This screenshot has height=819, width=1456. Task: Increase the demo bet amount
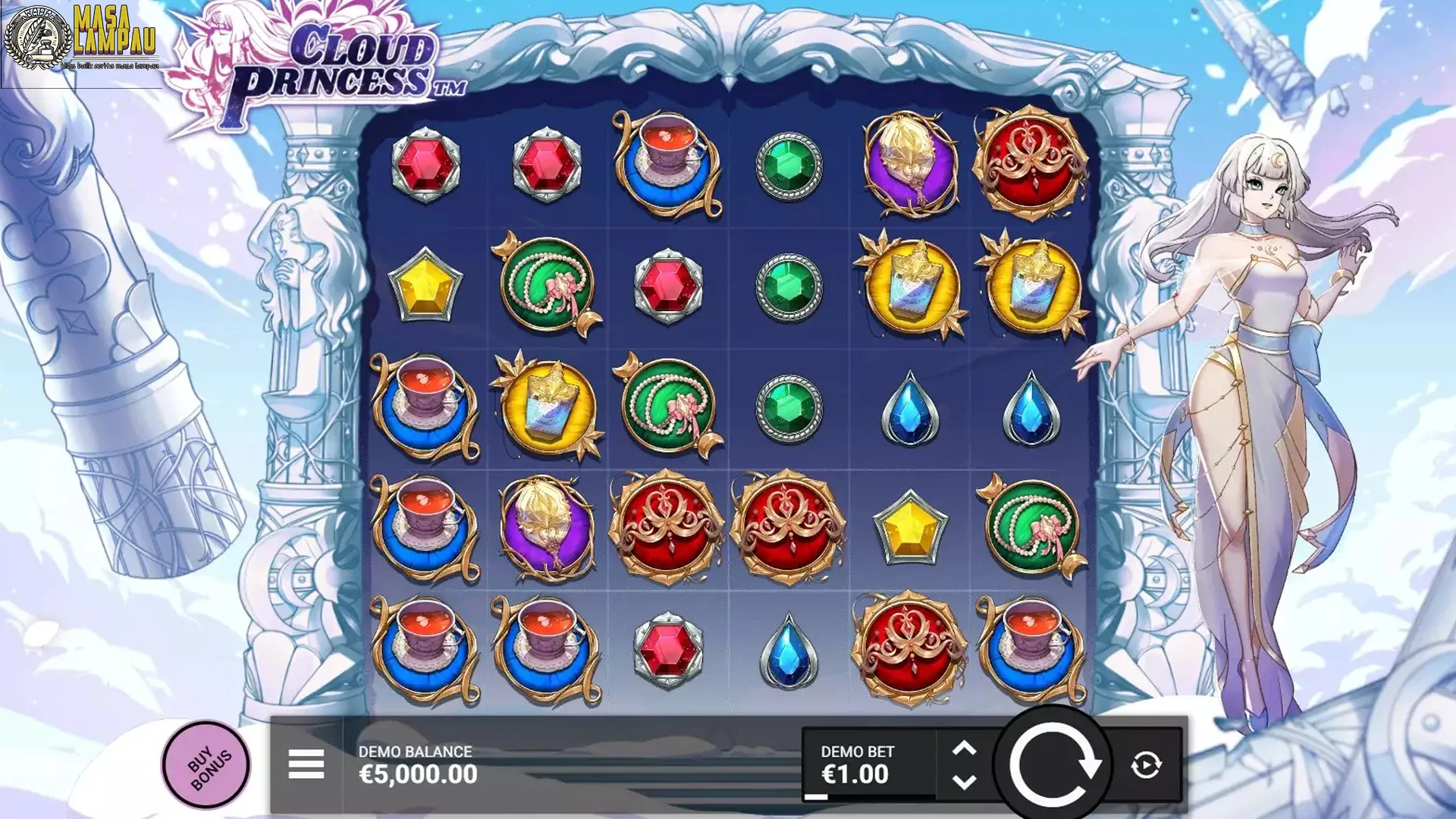[x=964, y=748]
